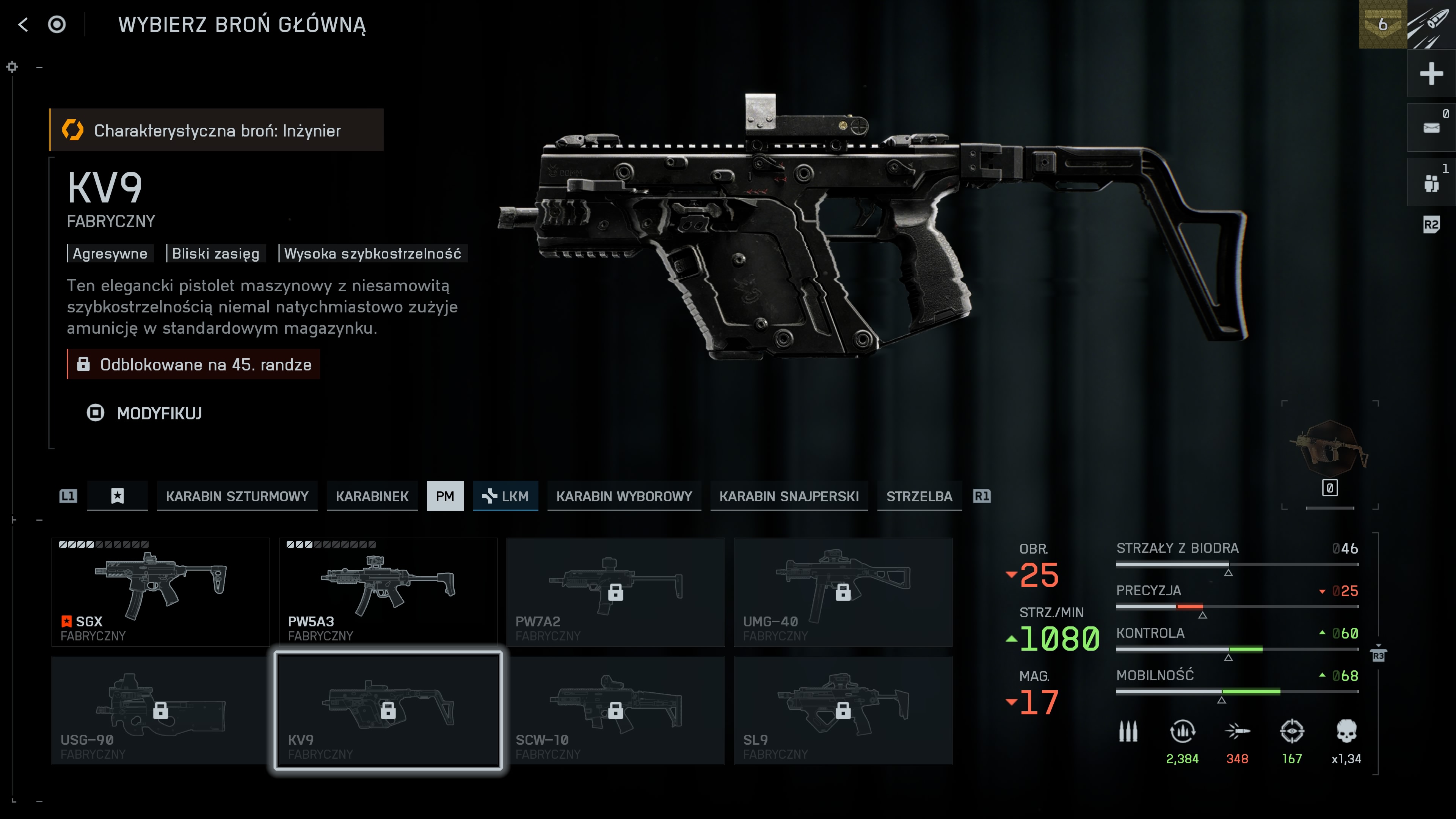Show KARABIN WYBOROWY weapons

click(x=624, y=496)
